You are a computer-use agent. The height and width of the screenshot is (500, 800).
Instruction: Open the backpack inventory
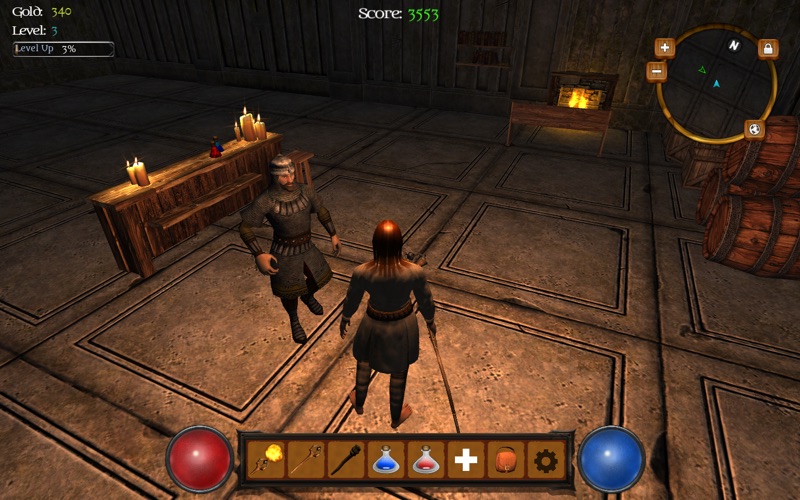(506, 460)
